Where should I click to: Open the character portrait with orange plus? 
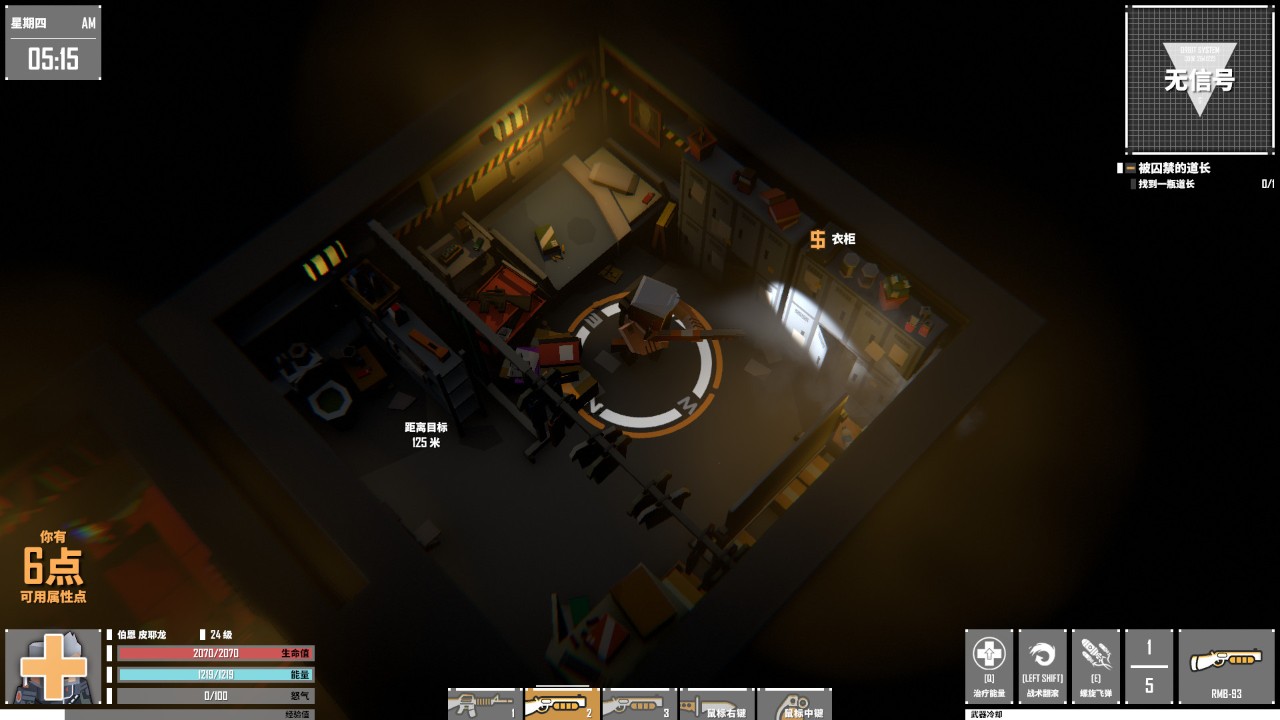point(53,666)
